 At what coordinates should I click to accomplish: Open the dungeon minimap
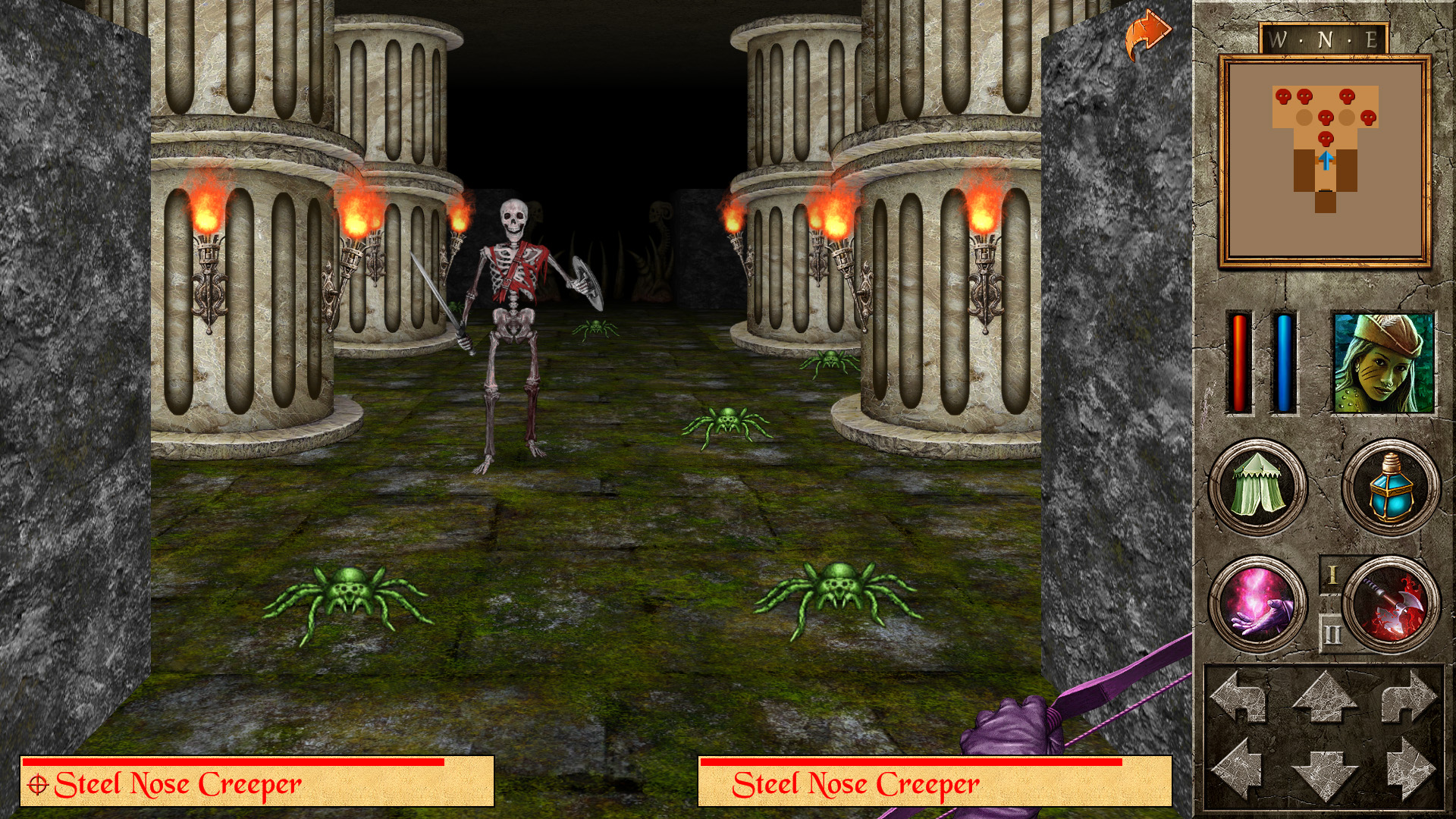click(x=1325, y=161)
